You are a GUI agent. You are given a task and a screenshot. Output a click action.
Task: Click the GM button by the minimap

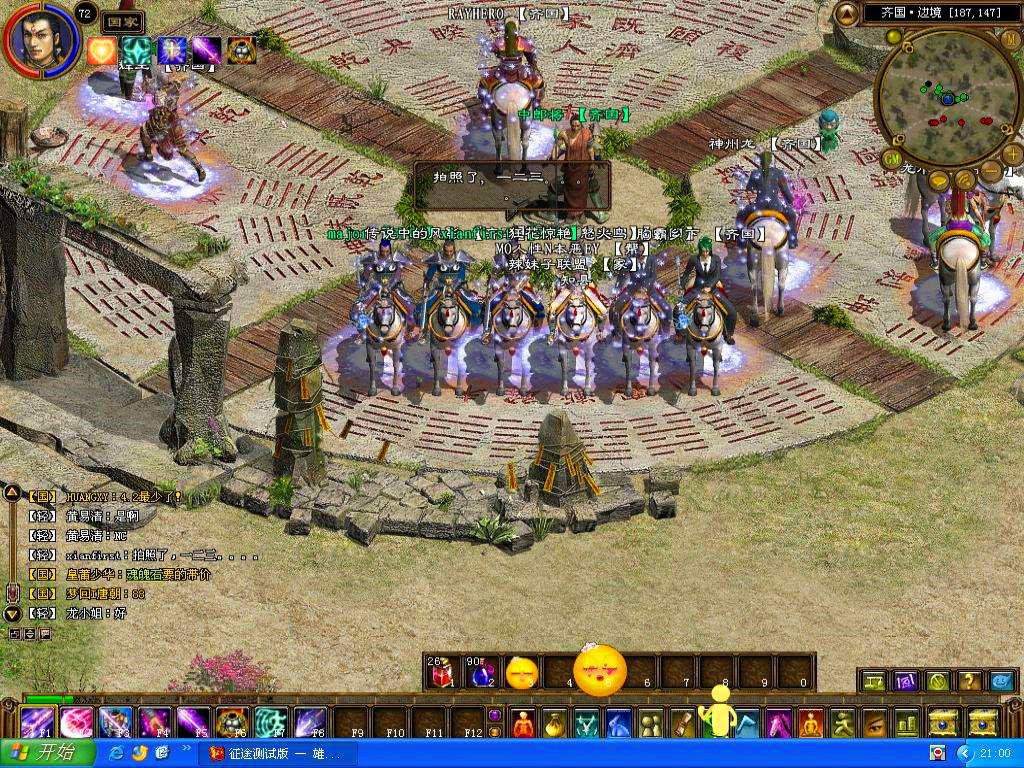(891, 158)
